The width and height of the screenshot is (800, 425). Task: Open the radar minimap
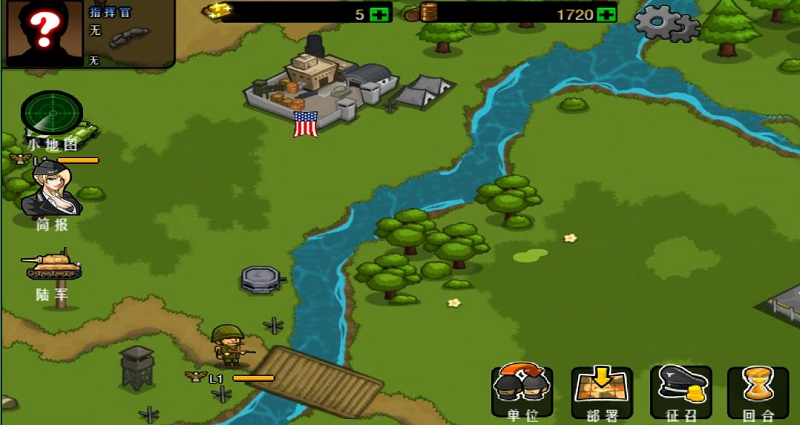(52, 117)
